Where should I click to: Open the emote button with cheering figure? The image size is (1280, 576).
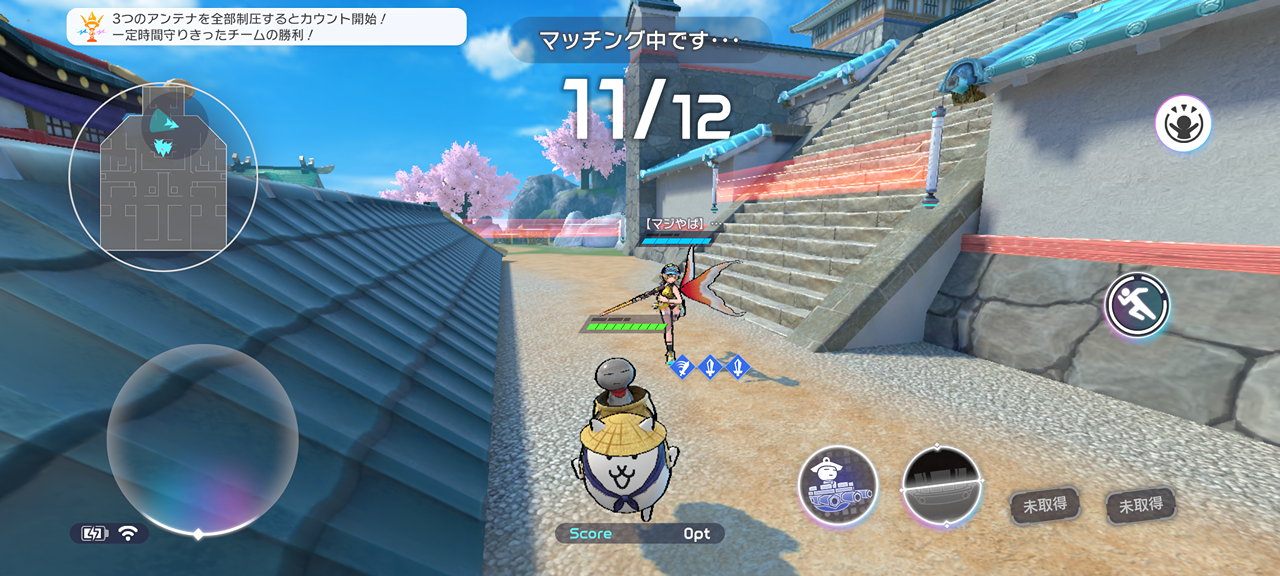tap(1183, 124)
